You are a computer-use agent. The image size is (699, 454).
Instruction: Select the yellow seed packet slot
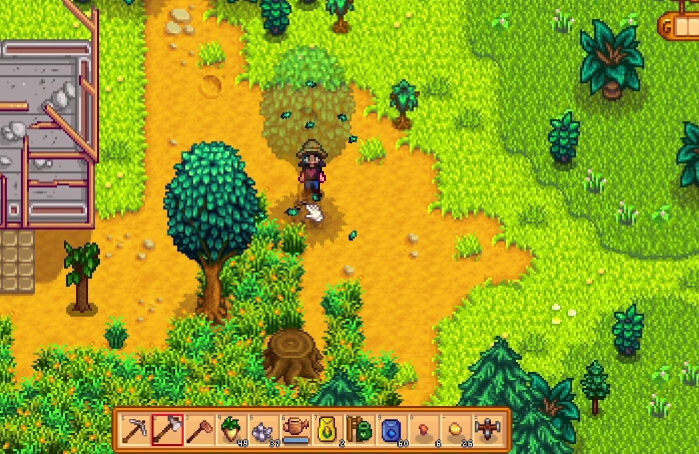[327, 429]
